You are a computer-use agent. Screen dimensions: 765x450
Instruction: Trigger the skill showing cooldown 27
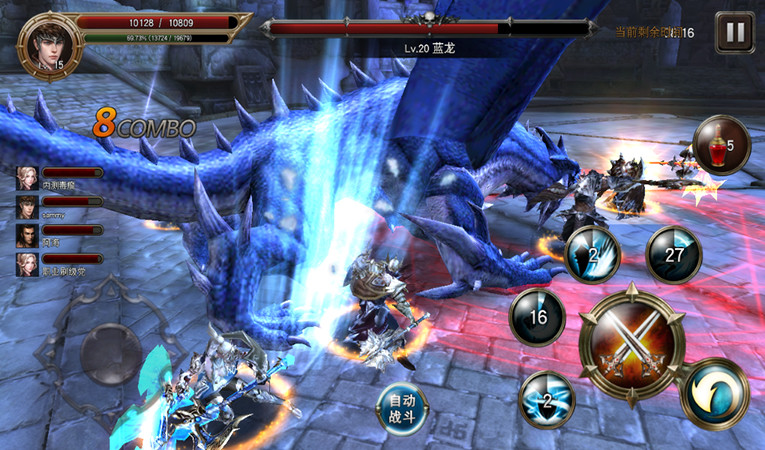[x=673, y=254]
